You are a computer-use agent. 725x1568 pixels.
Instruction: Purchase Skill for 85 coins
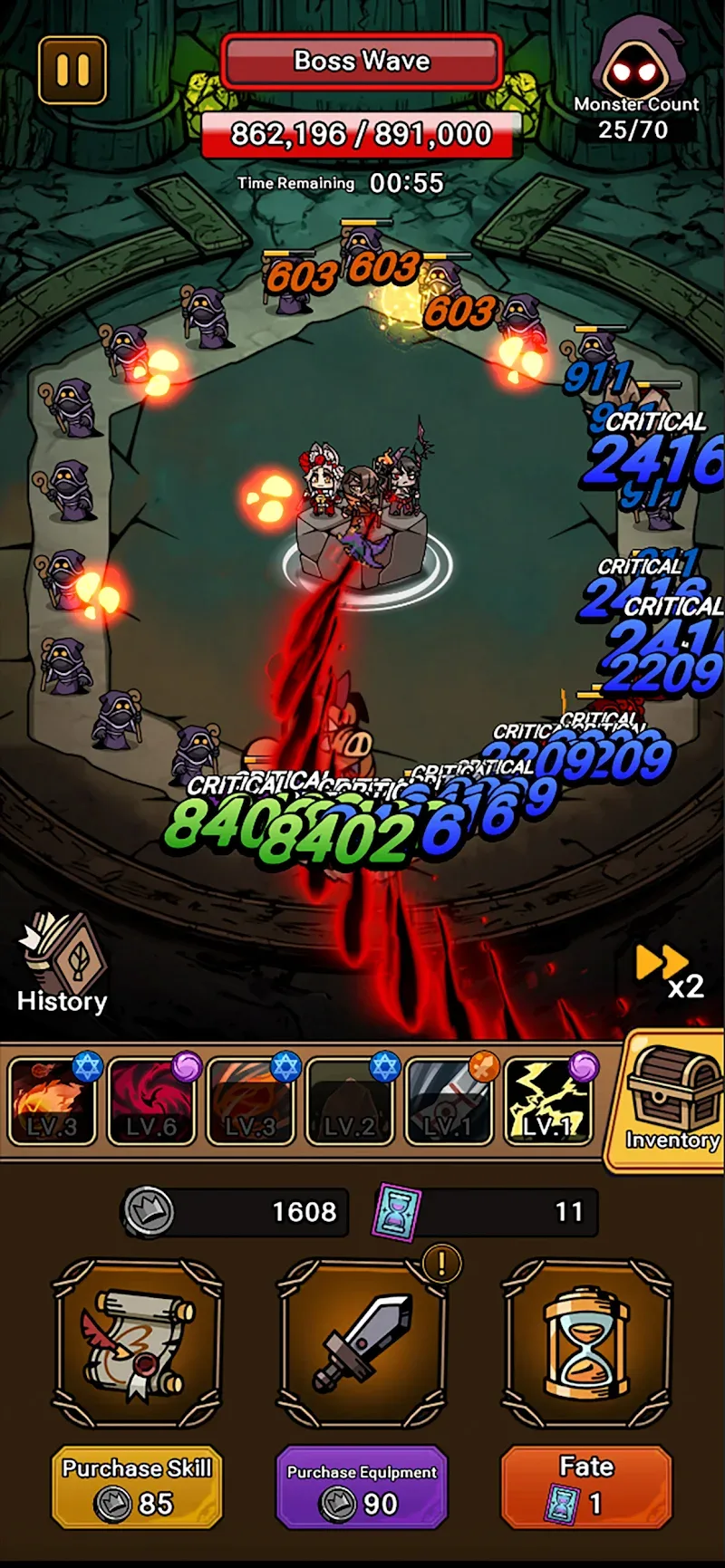[138, 1488]
